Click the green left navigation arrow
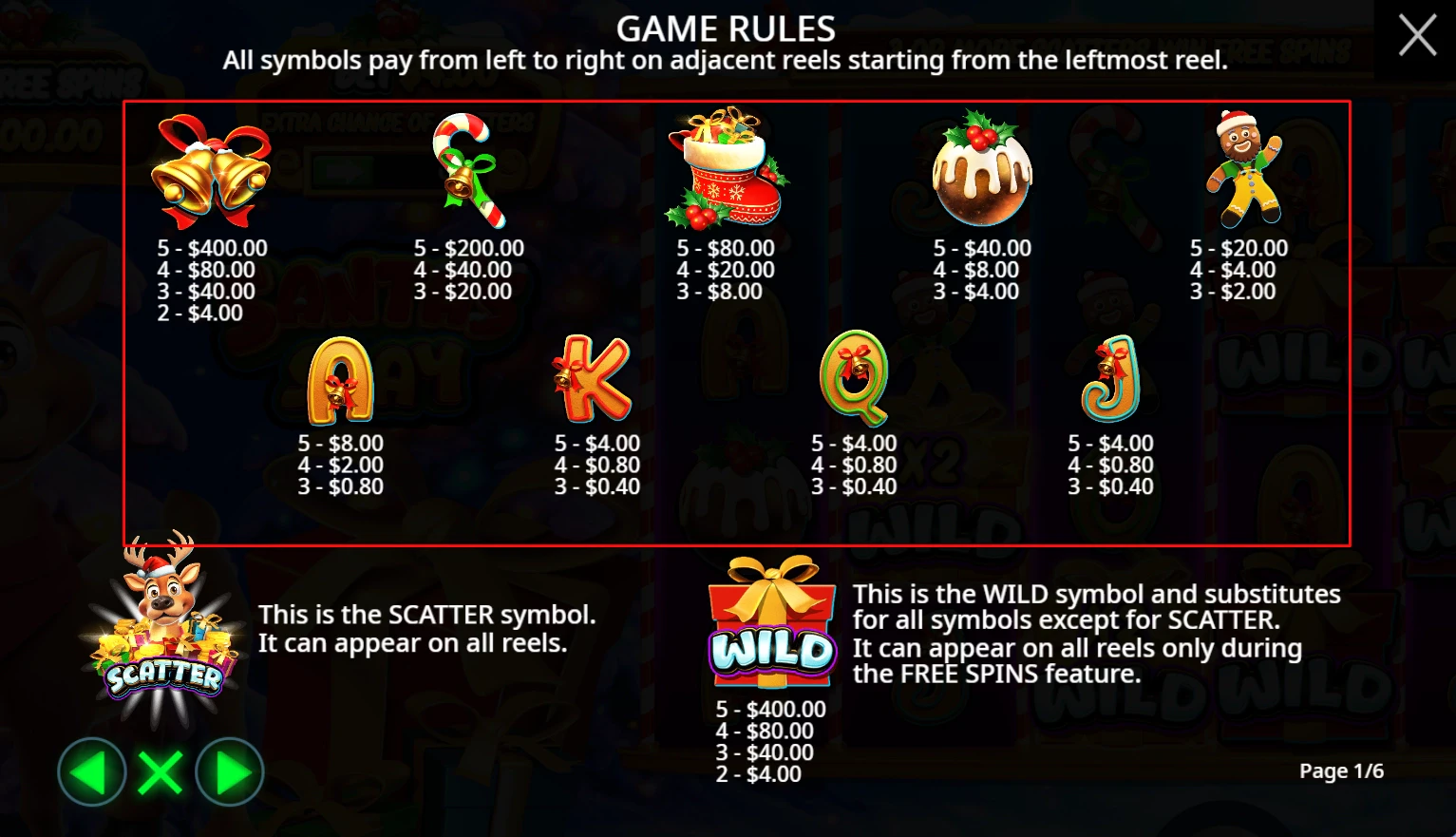 pos(91,772)
